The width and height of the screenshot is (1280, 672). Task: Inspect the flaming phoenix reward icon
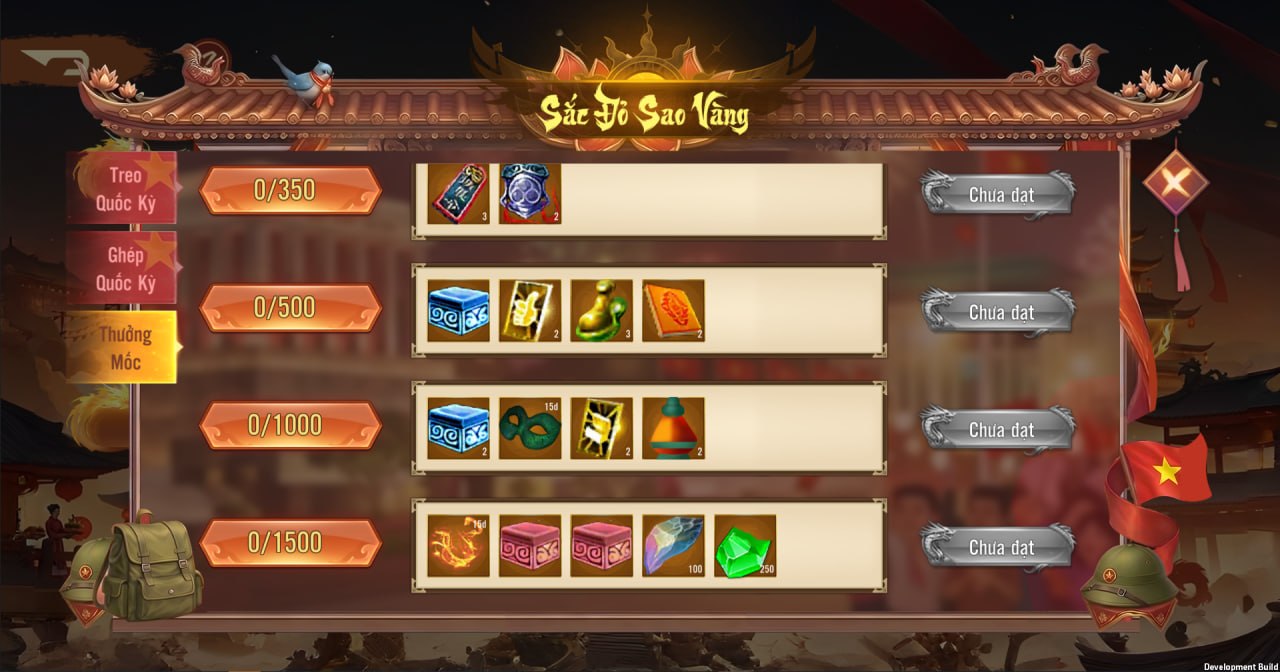(x=459, y=546)
